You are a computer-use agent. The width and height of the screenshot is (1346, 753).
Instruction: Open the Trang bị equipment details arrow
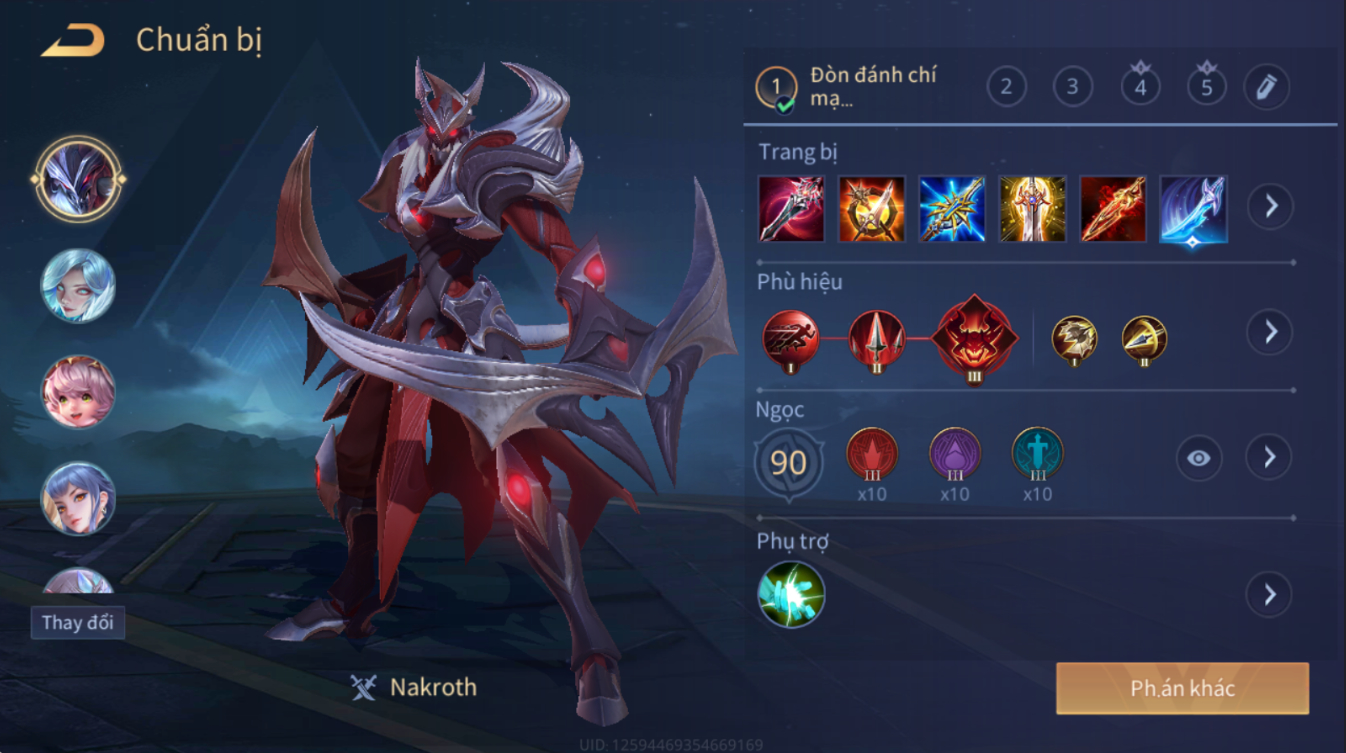1270,206
